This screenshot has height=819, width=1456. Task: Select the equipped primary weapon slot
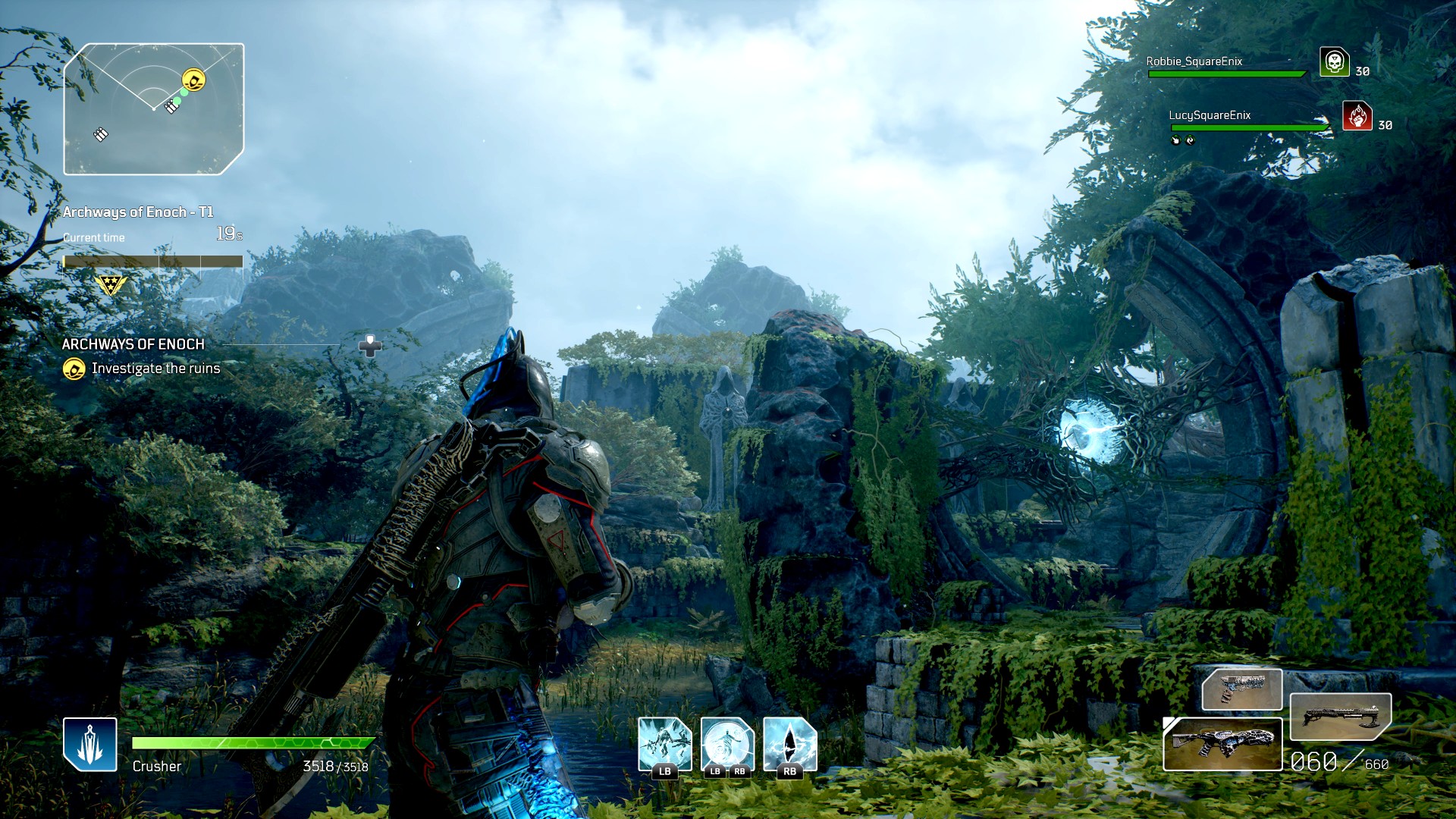[1222, 744]
